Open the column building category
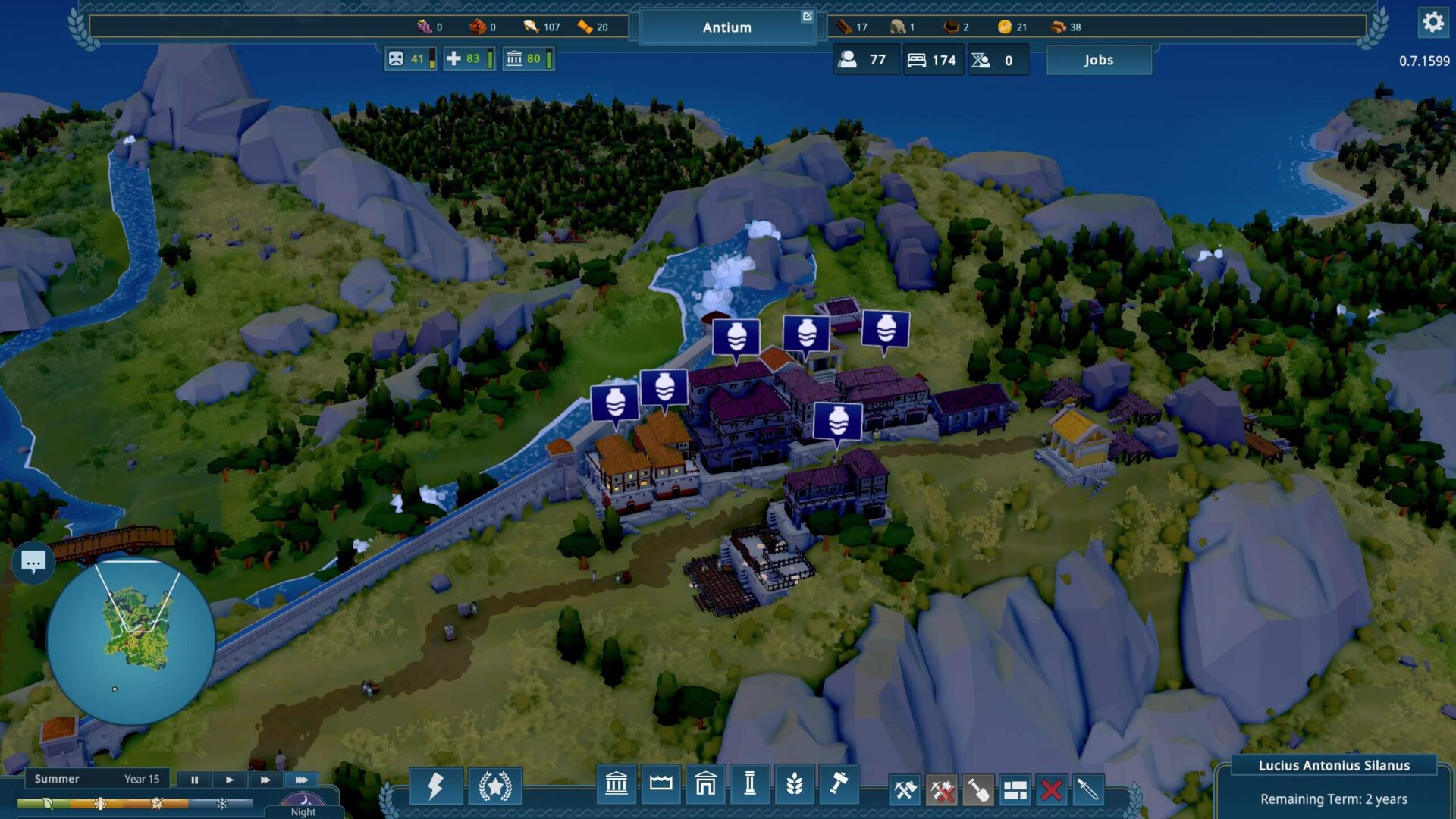Viewport: 1456px width, 819px height. 749,783
